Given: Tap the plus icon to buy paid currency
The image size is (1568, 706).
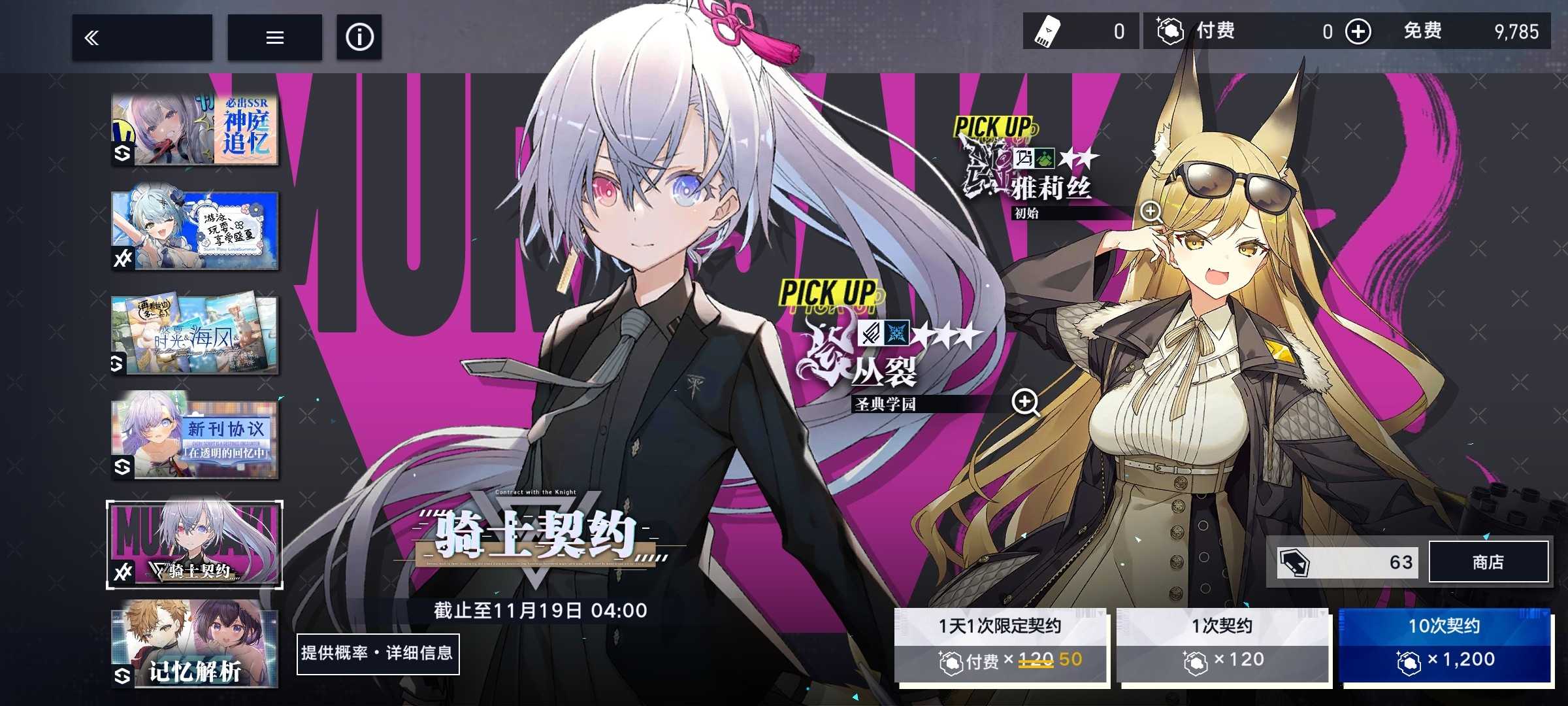Looking at the screenshot, I should [x=1358, y=31].
